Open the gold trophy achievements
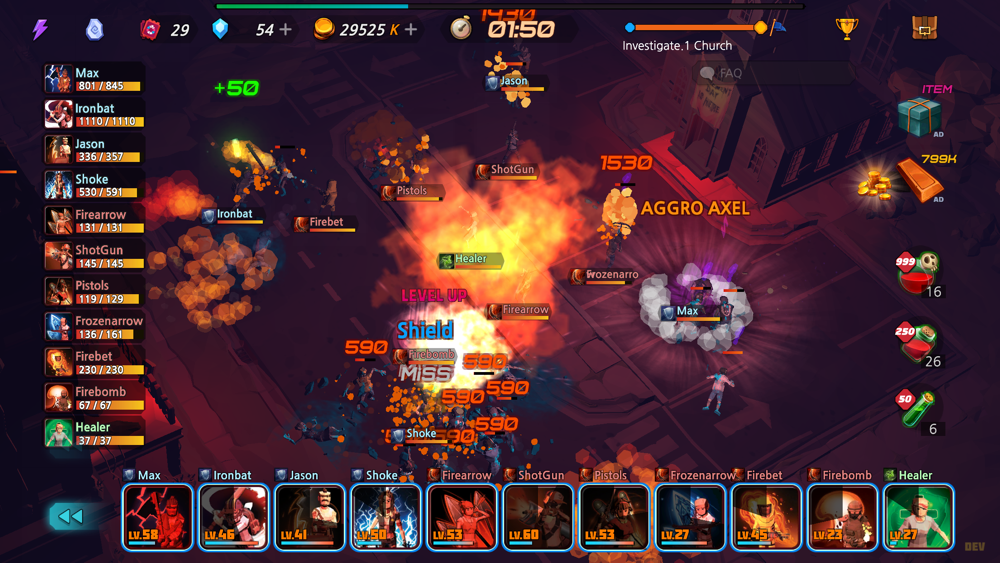Image resolution: width=1000 pixels, height=563 pixels. pyautogui.click(x=847, y=29)
